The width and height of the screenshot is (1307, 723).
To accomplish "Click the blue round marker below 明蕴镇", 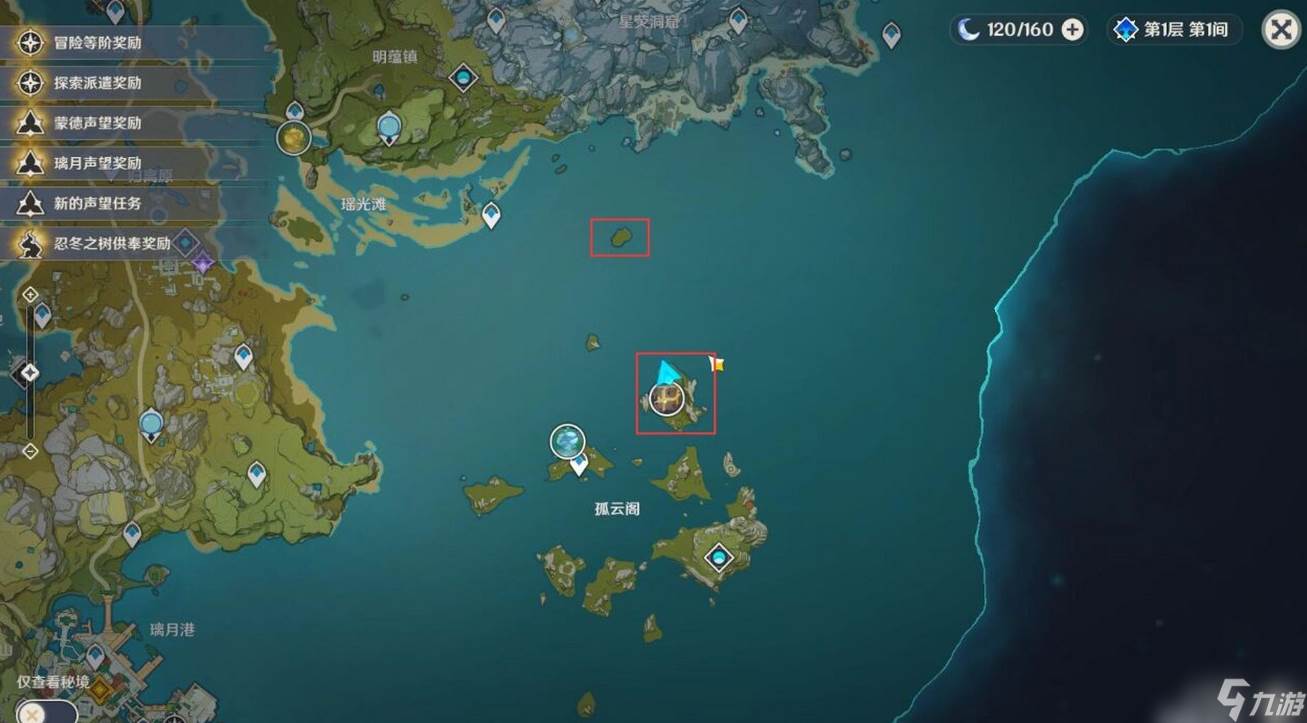I will [389, 127].
